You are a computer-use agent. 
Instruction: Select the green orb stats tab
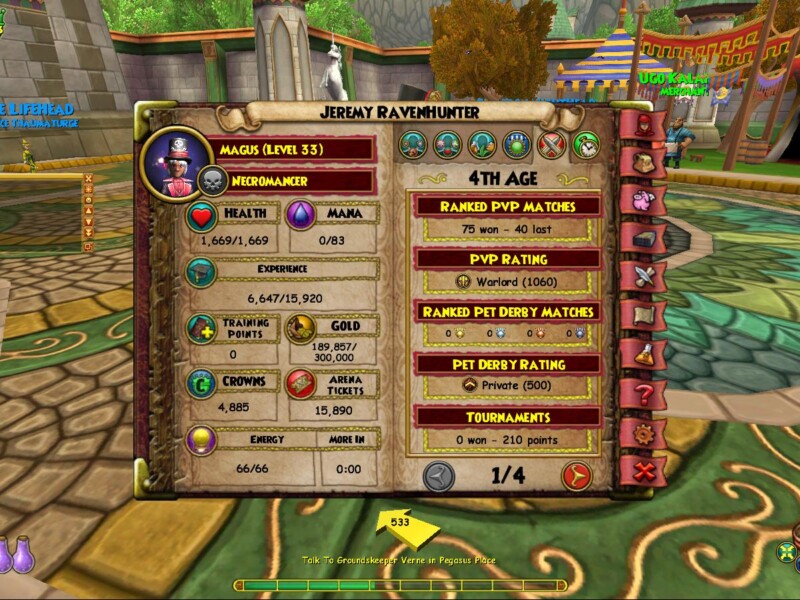tap(516, 145)
